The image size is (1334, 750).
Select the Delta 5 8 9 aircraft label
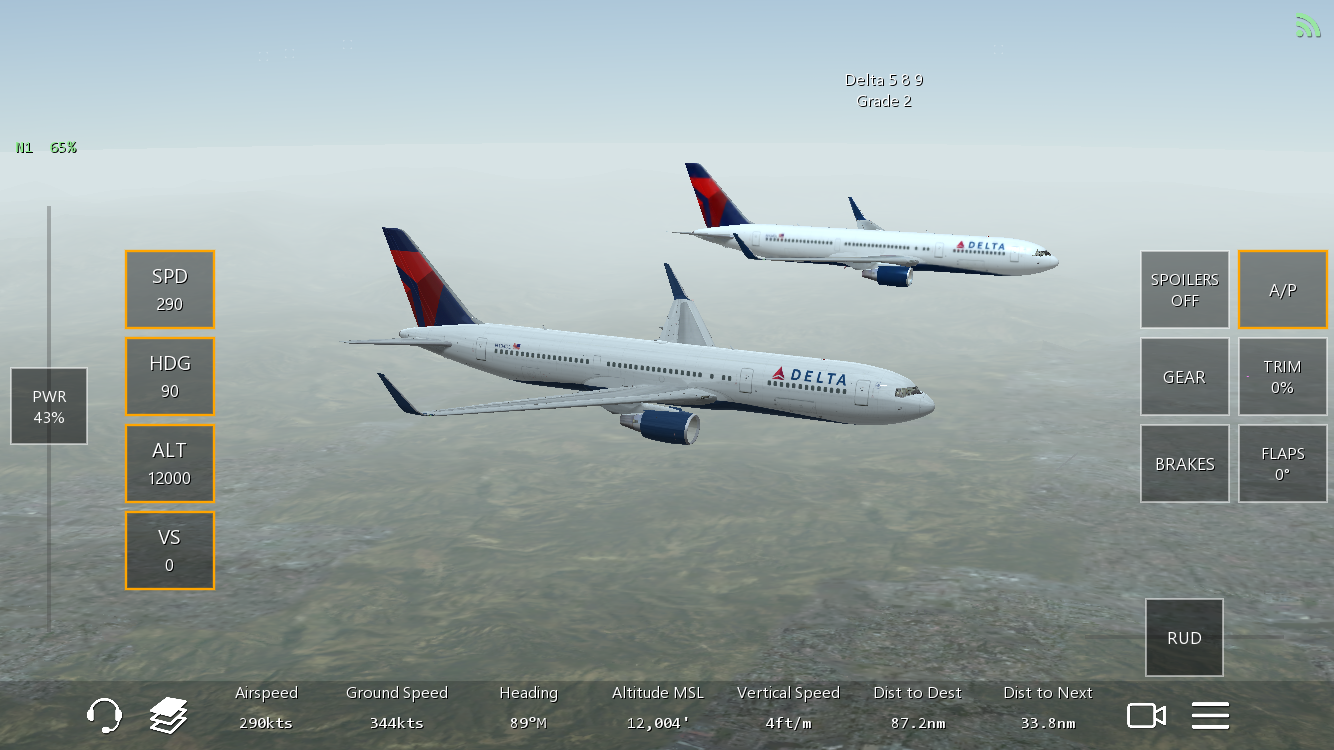click(x=884, y=81)
